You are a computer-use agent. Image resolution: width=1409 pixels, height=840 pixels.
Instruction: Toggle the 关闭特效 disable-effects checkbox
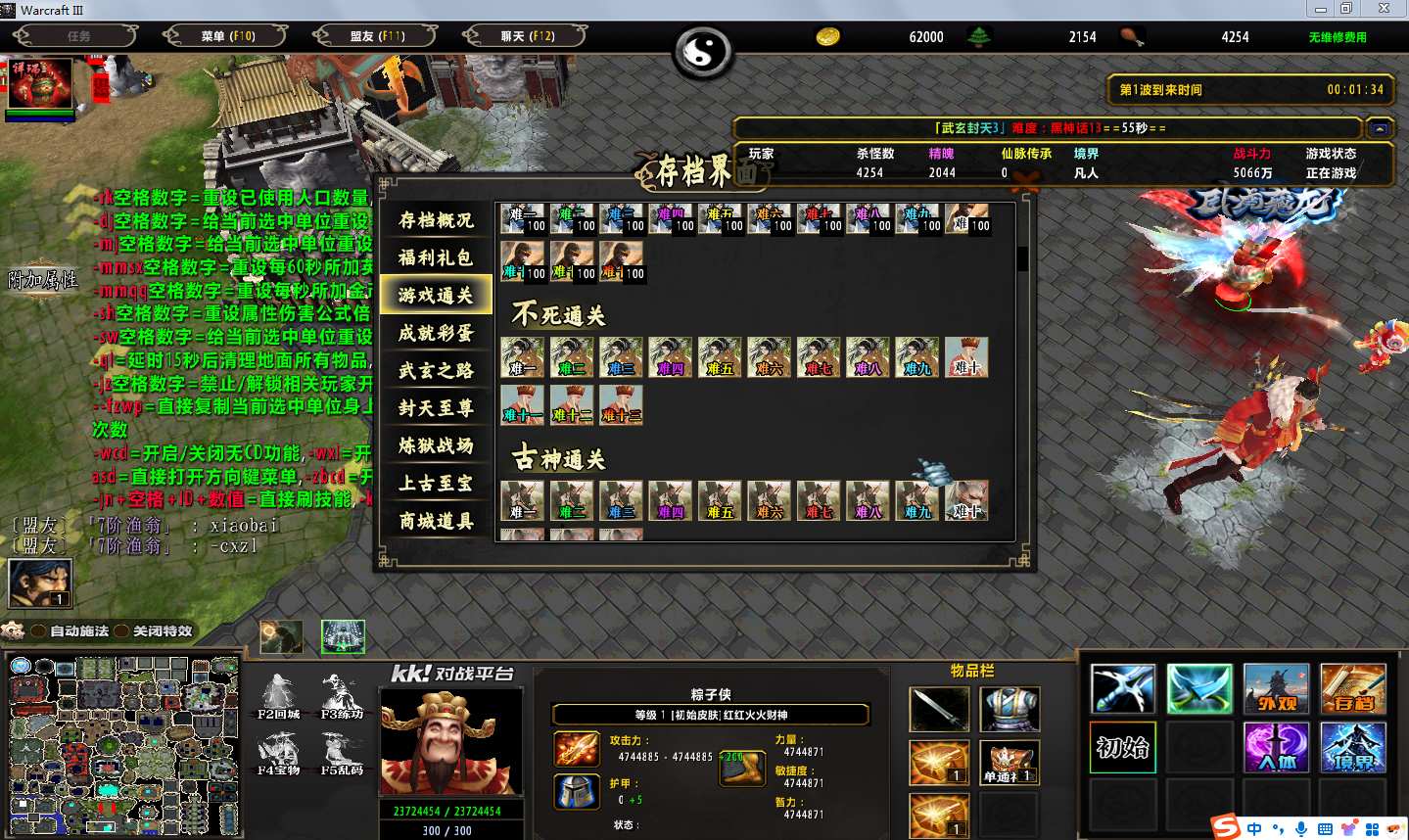121,631
